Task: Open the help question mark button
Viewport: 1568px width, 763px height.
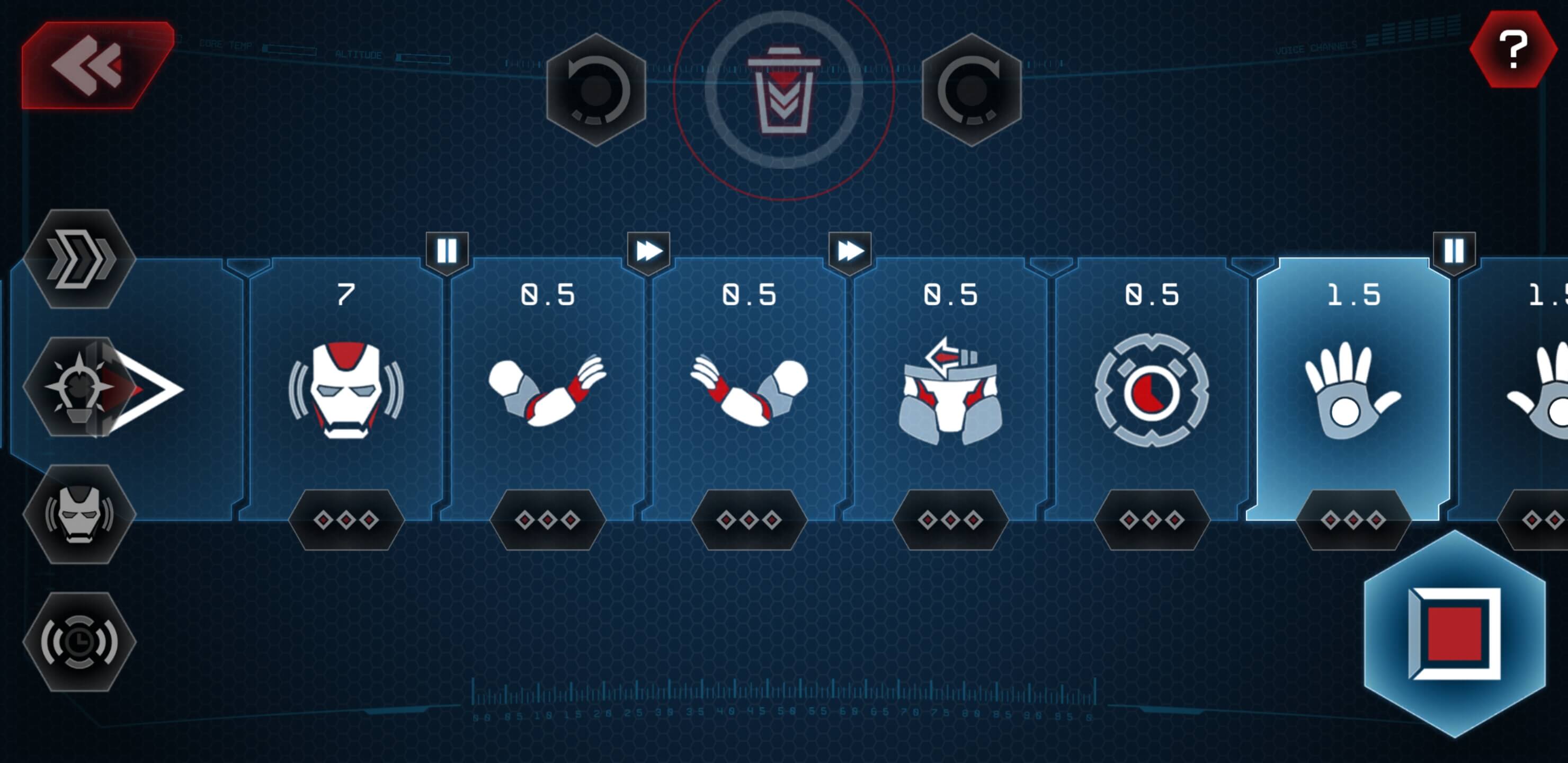Action: 1512,50
